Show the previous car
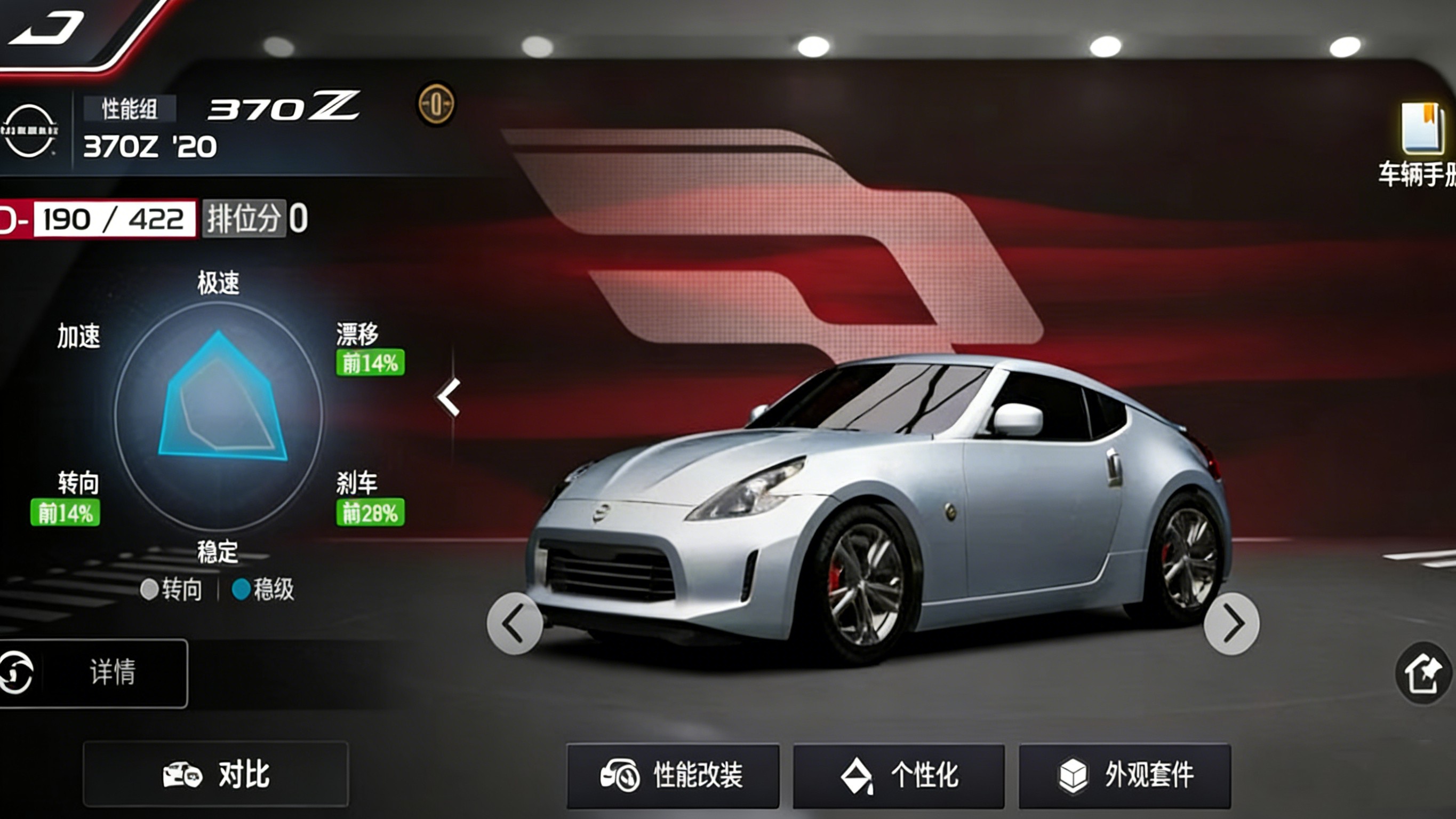This screenshot has width=1456, height=819. (514, 624)
